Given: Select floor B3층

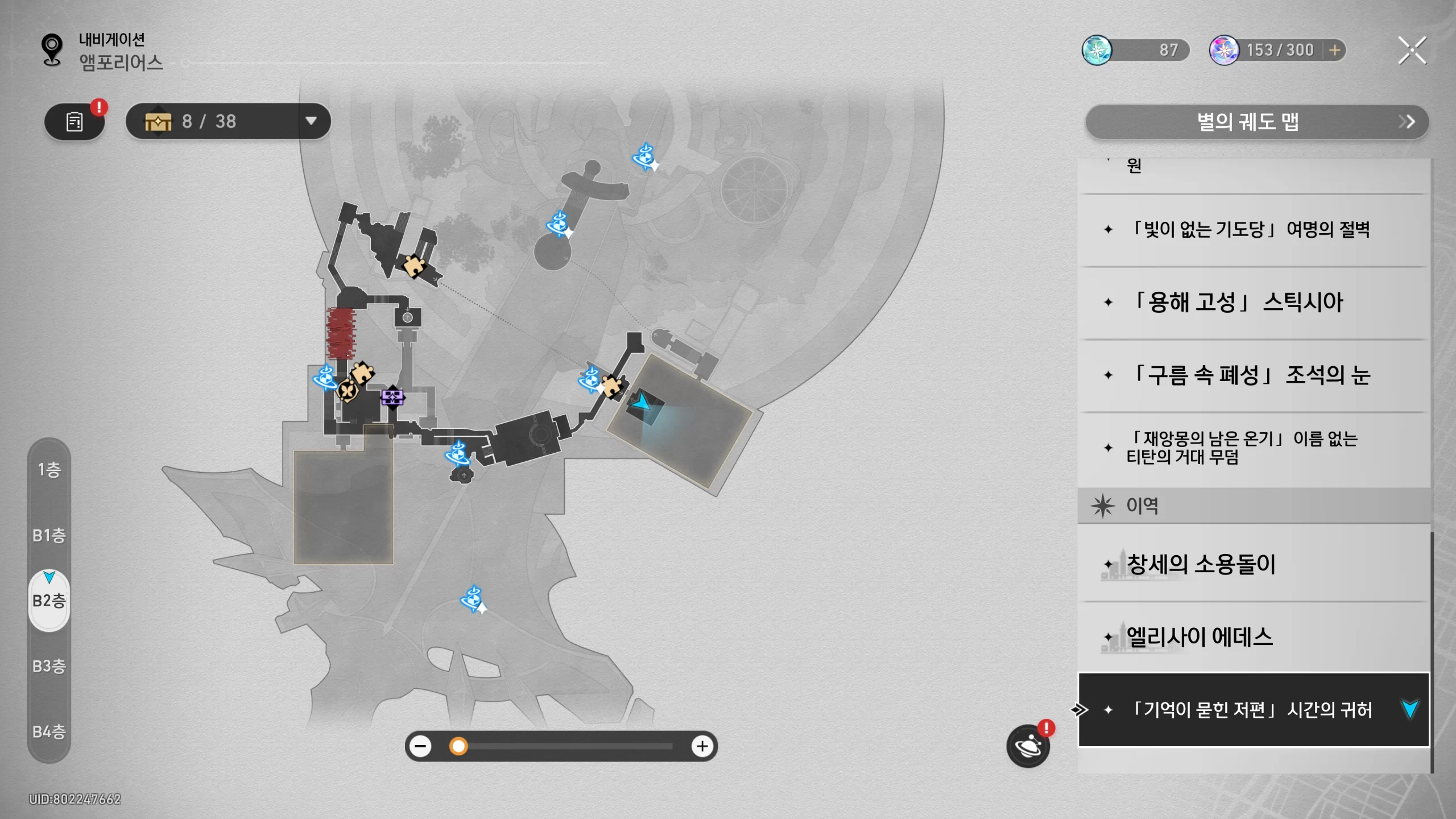Looking at the screenshot, I should click(49, 666).
